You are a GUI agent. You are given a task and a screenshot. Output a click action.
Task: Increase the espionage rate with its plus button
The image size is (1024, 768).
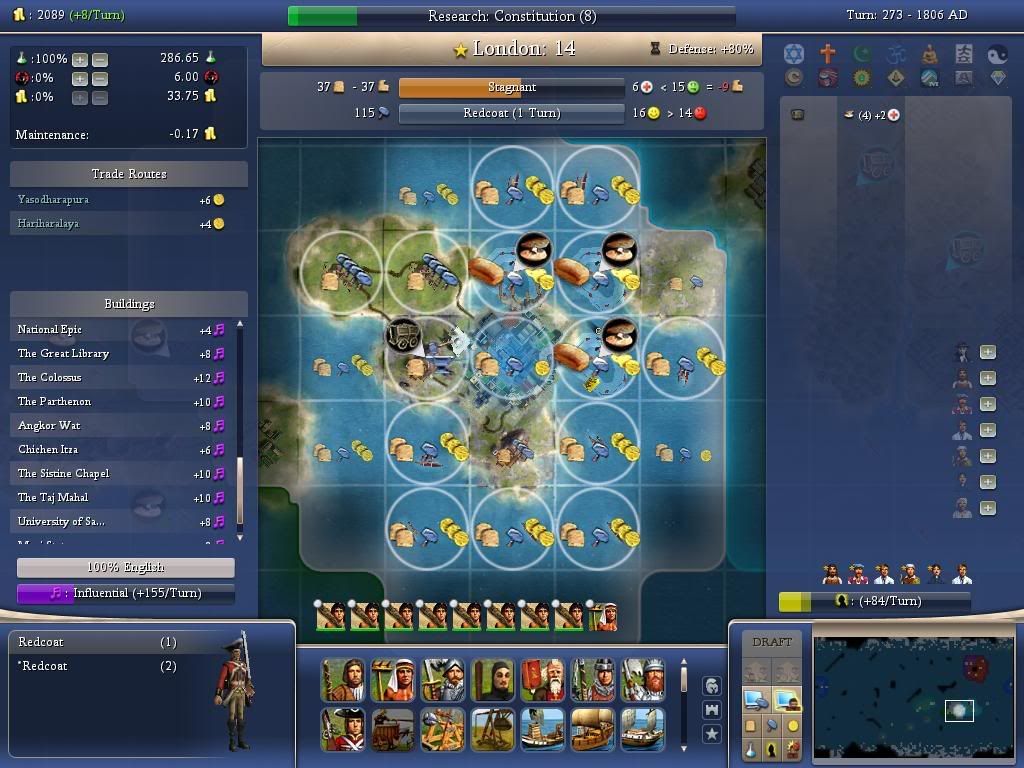[80, 78]
